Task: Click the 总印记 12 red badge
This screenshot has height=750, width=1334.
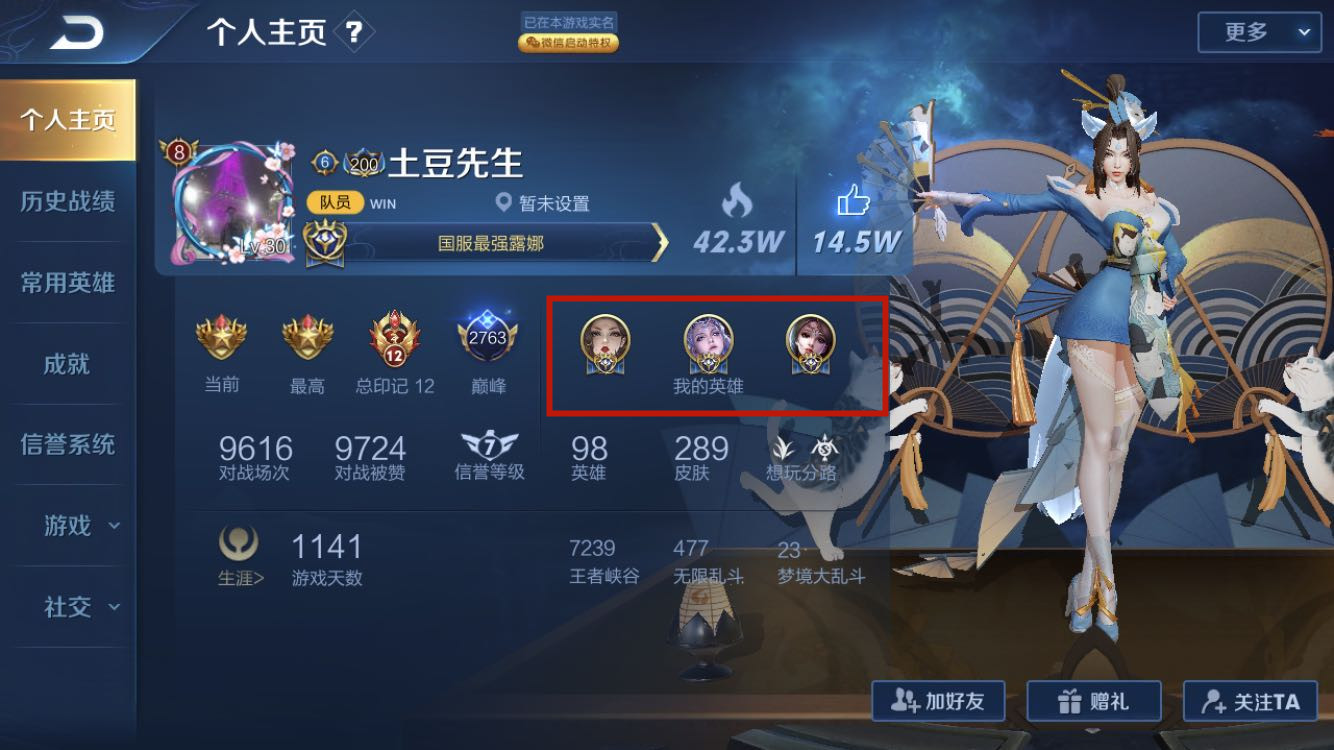Action: click(x=395, y=340)
